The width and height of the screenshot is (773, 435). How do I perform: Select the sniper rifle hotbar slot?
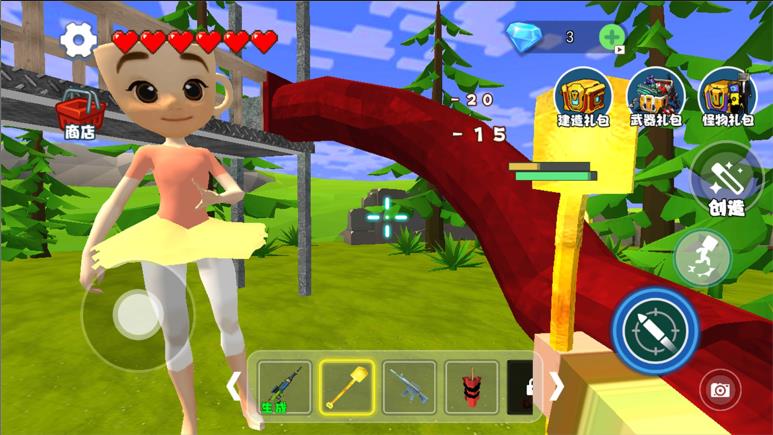tap(284, 387)
